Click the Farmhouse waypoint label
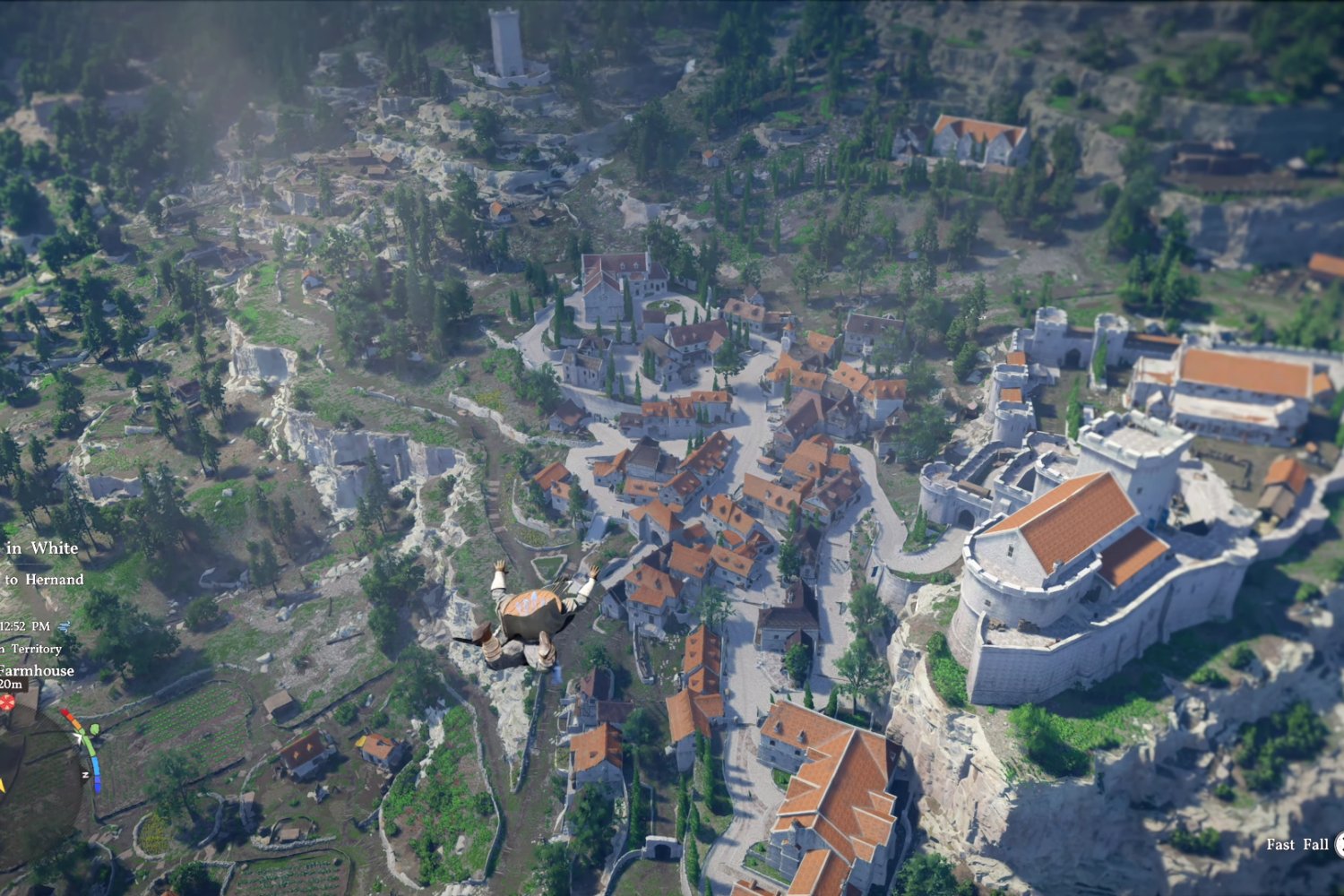This screenshot has width=1344, height=896. (36, 672)
